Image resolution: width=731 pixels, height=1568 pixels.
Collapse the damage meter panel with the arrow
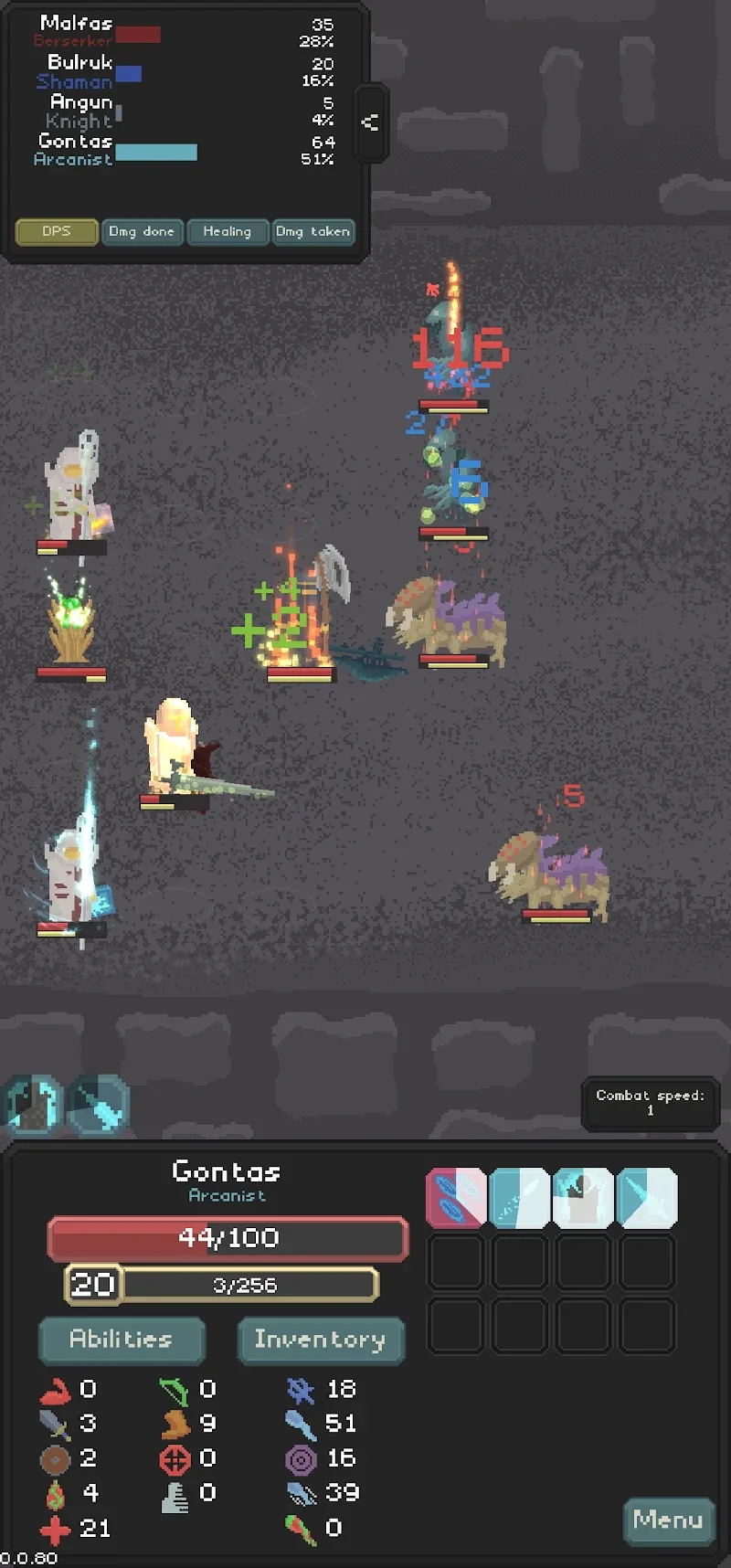[x=370, y=122]
